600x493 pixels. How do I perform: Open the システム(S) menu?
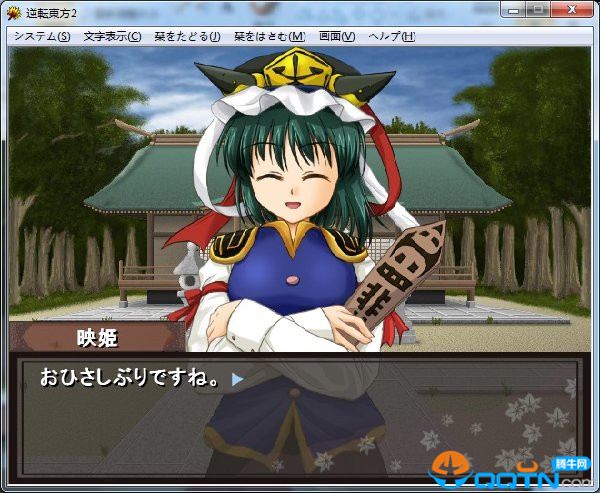pyautogui.click(x=42, y=37)
